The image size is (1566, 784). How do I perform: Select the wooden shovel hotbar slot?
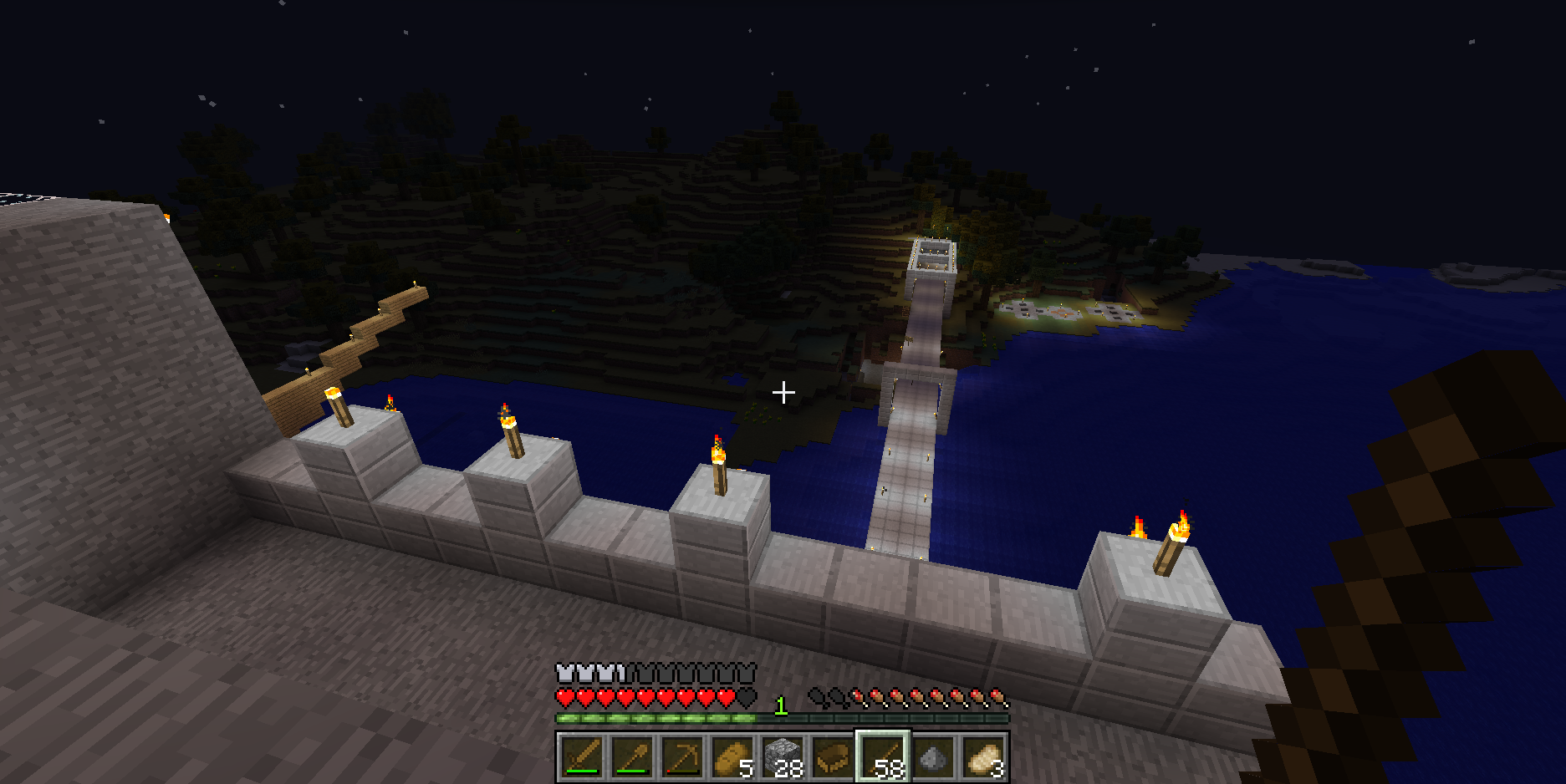point(632,757)
